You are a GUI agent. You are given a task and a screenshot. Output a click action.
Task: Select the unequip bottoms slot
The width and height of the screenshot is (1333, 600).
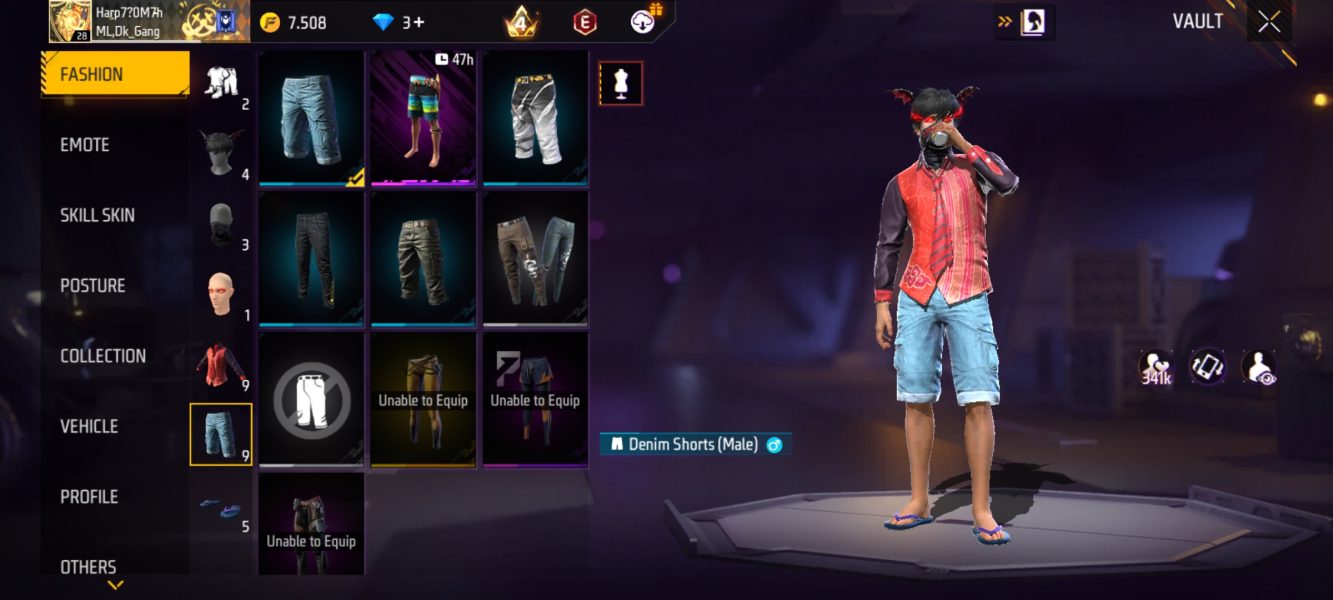[312, 400]
